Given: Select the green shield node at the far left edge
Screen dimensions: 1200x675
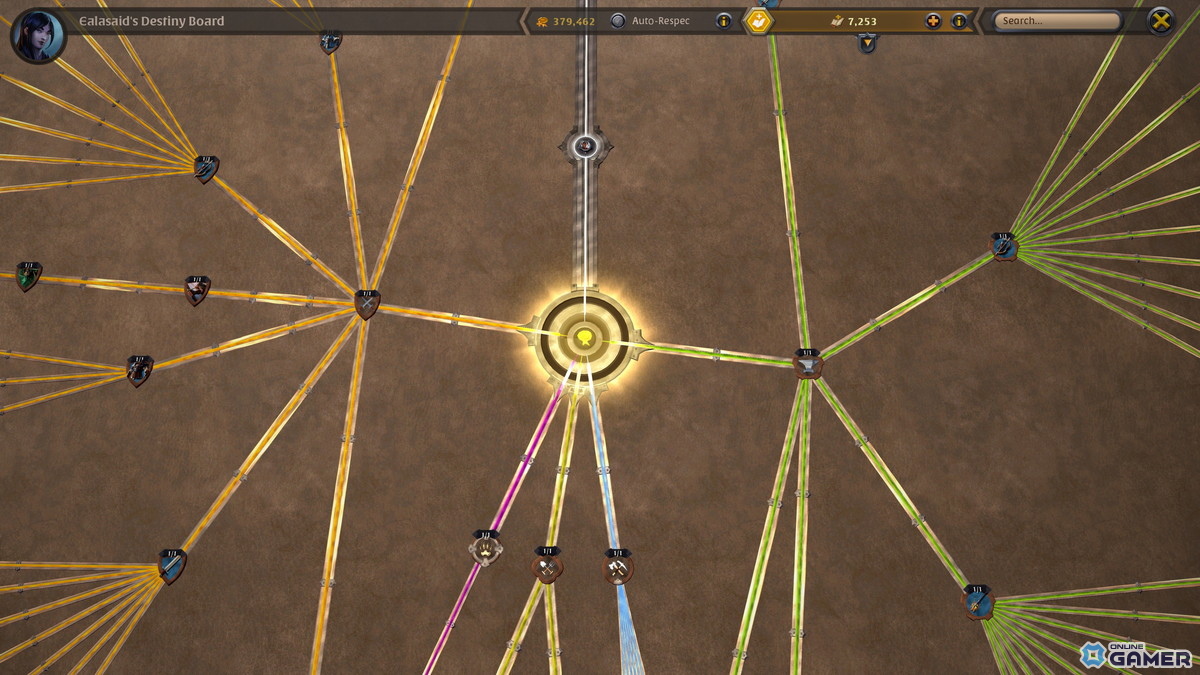Looking at the screenshot, I should click(x=28, y=276).
